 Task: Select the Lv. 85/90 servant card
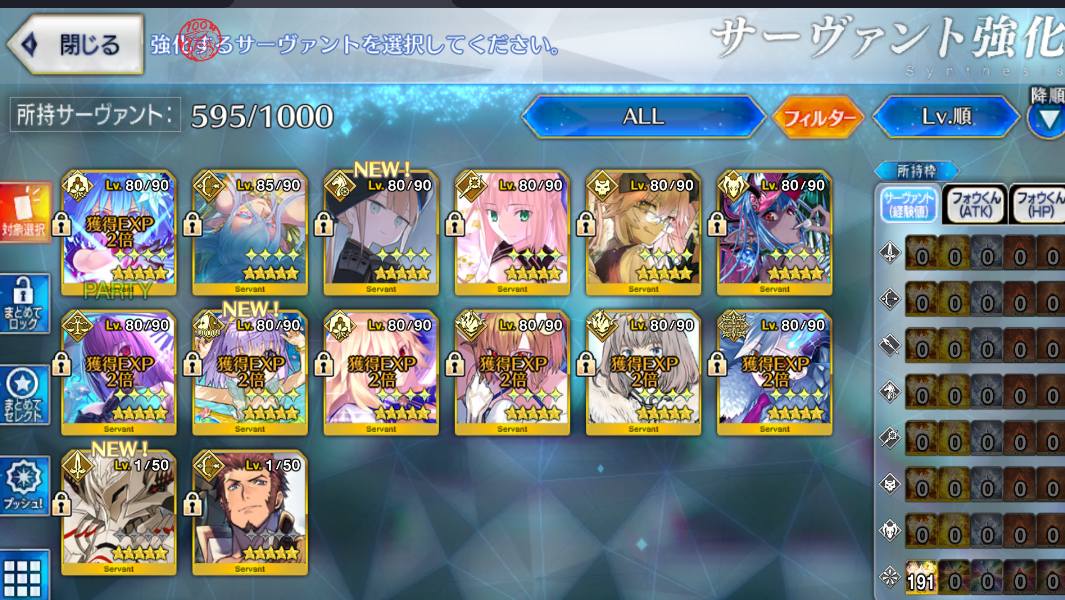click(250, 233)
